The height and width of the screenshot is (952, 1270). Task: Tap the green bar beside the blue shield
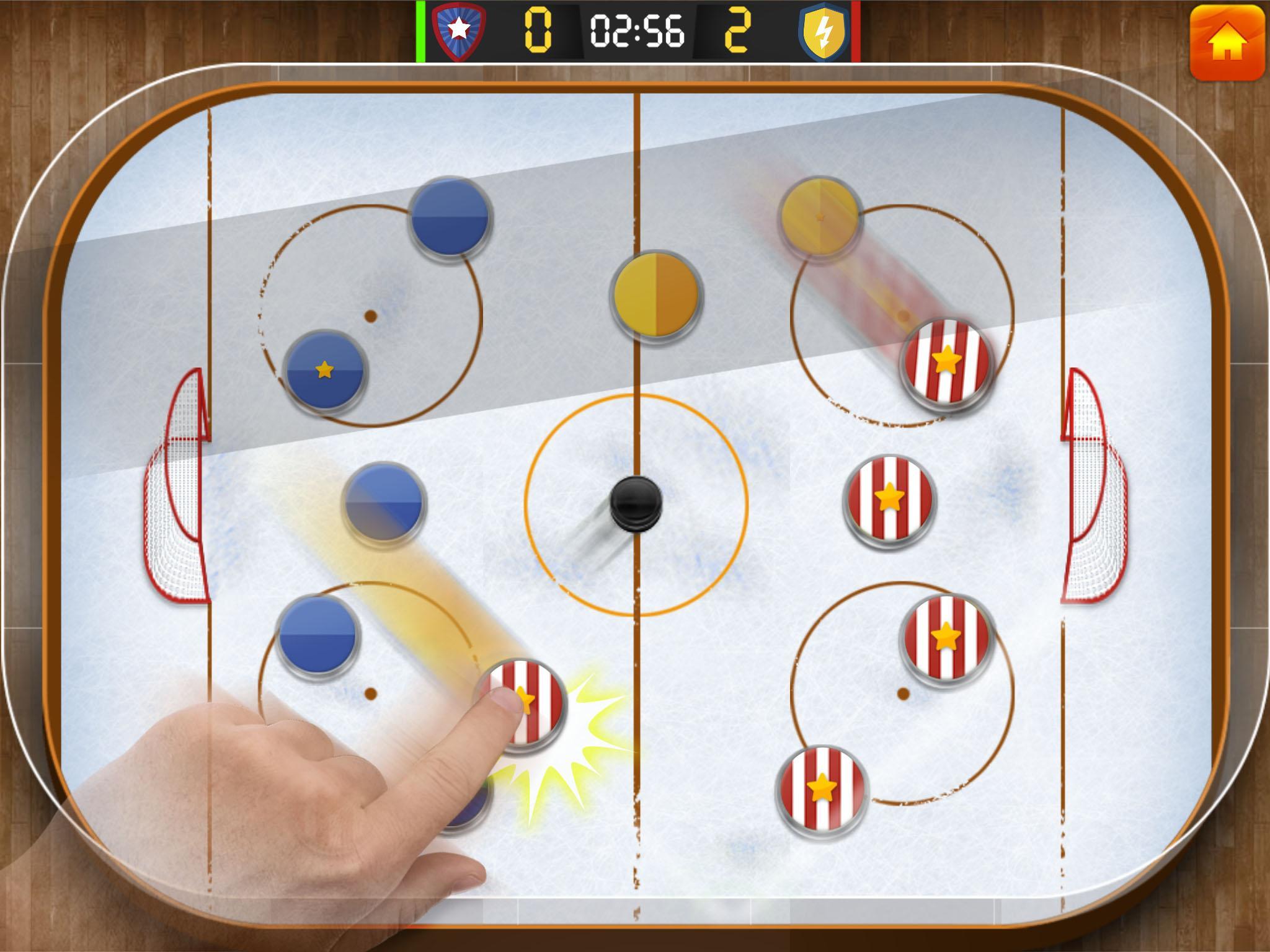coord(421,31)
